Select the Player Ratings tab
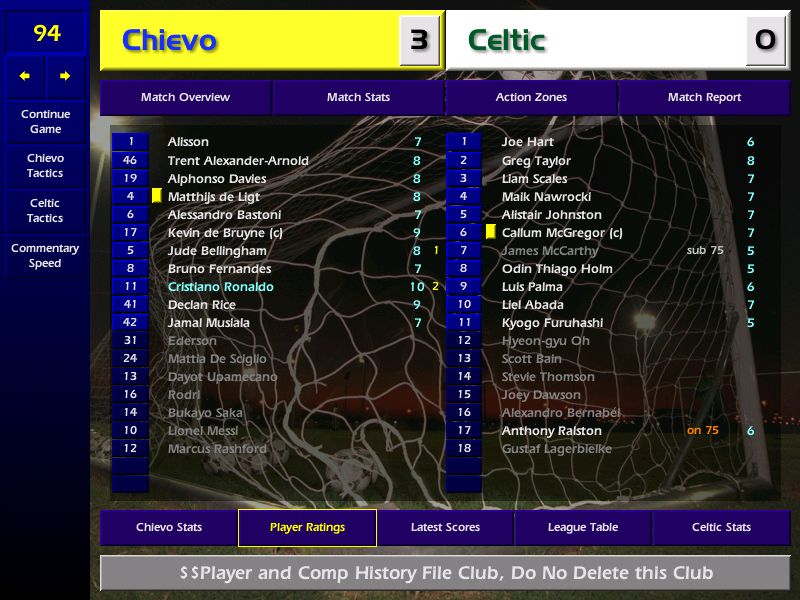The height and width of the screenshot is (600, 800). (307, 528)
